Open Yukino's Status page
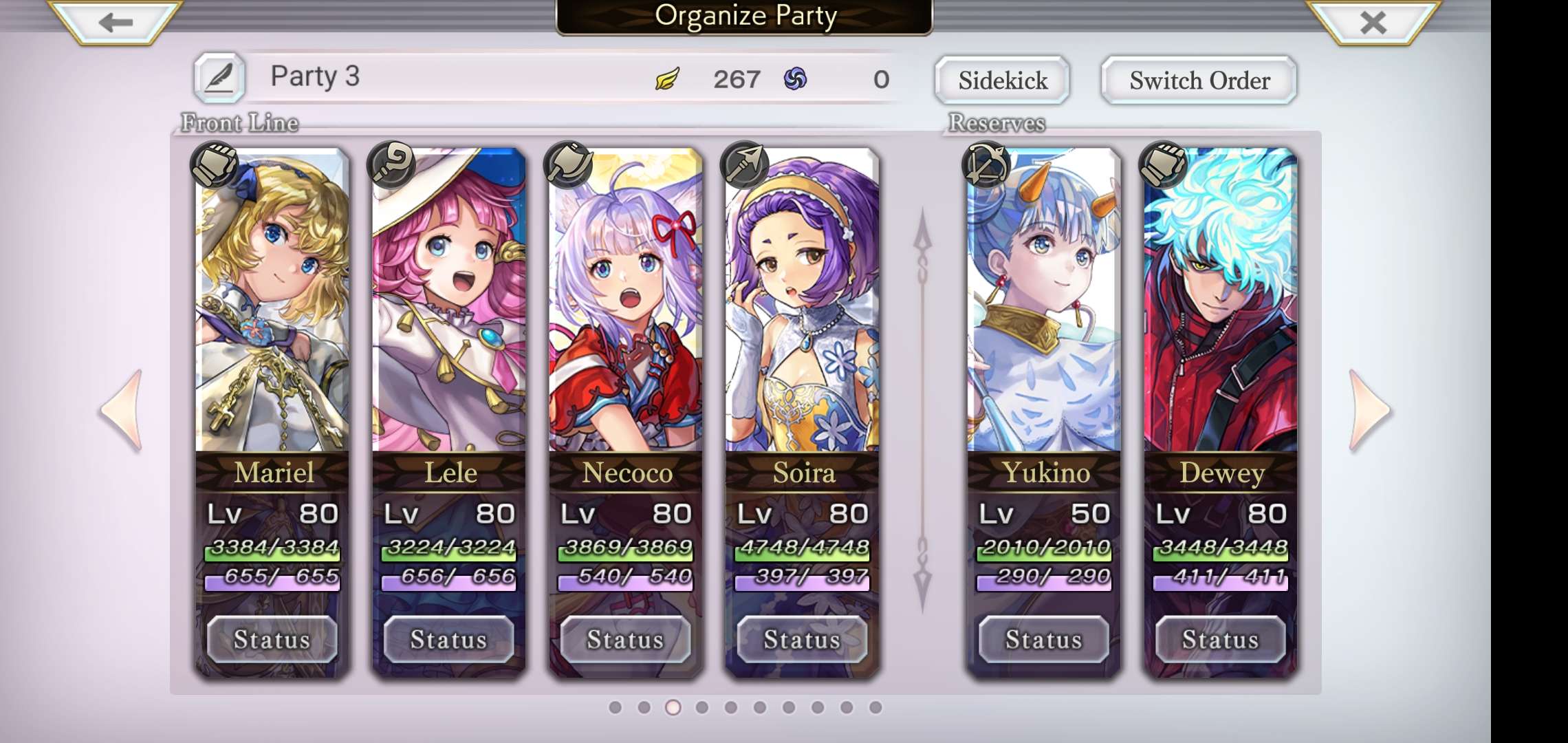The width and height of the screenshot is (1568, 743). click(1044, 640)
